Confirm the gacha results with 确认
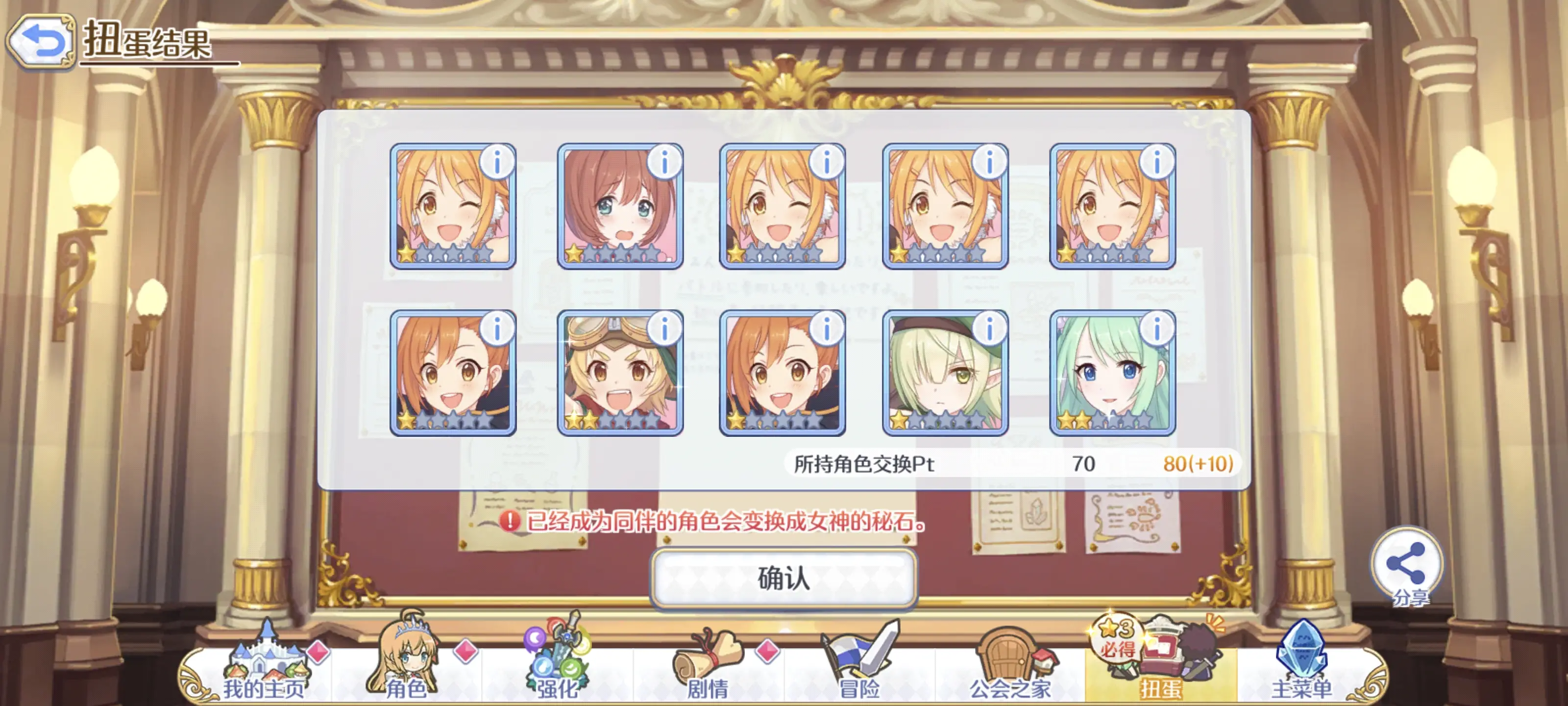 point(784,578)
